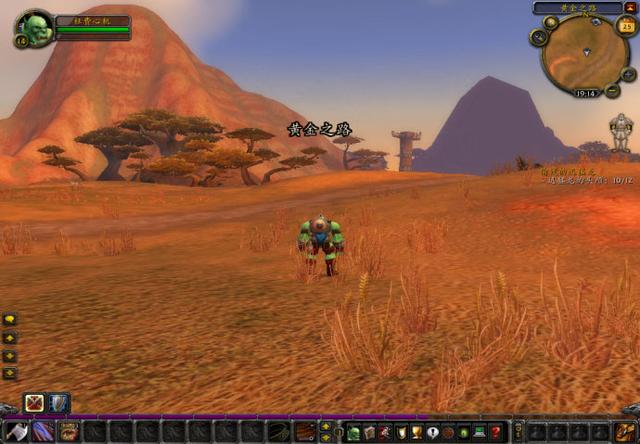
Task: Open the backpack bag slot
Action: coord(626,432)
